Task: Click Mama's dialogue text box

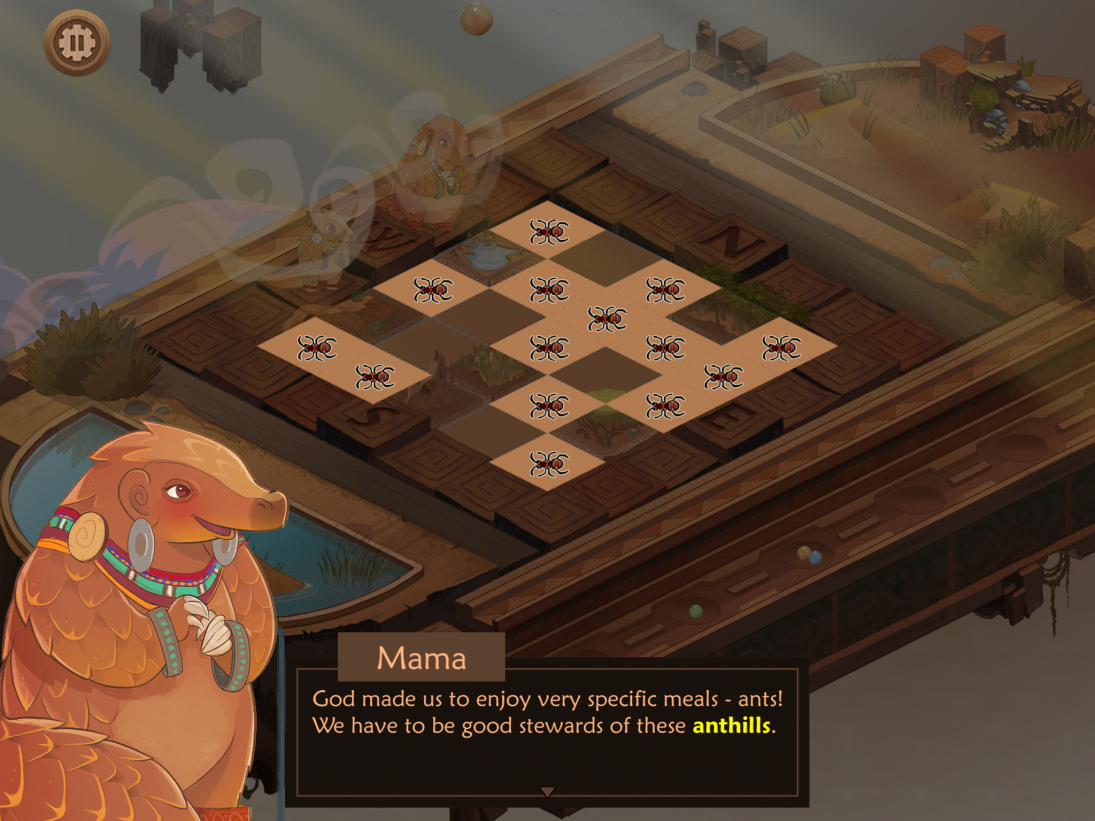Action: click(x=547, y=732)
